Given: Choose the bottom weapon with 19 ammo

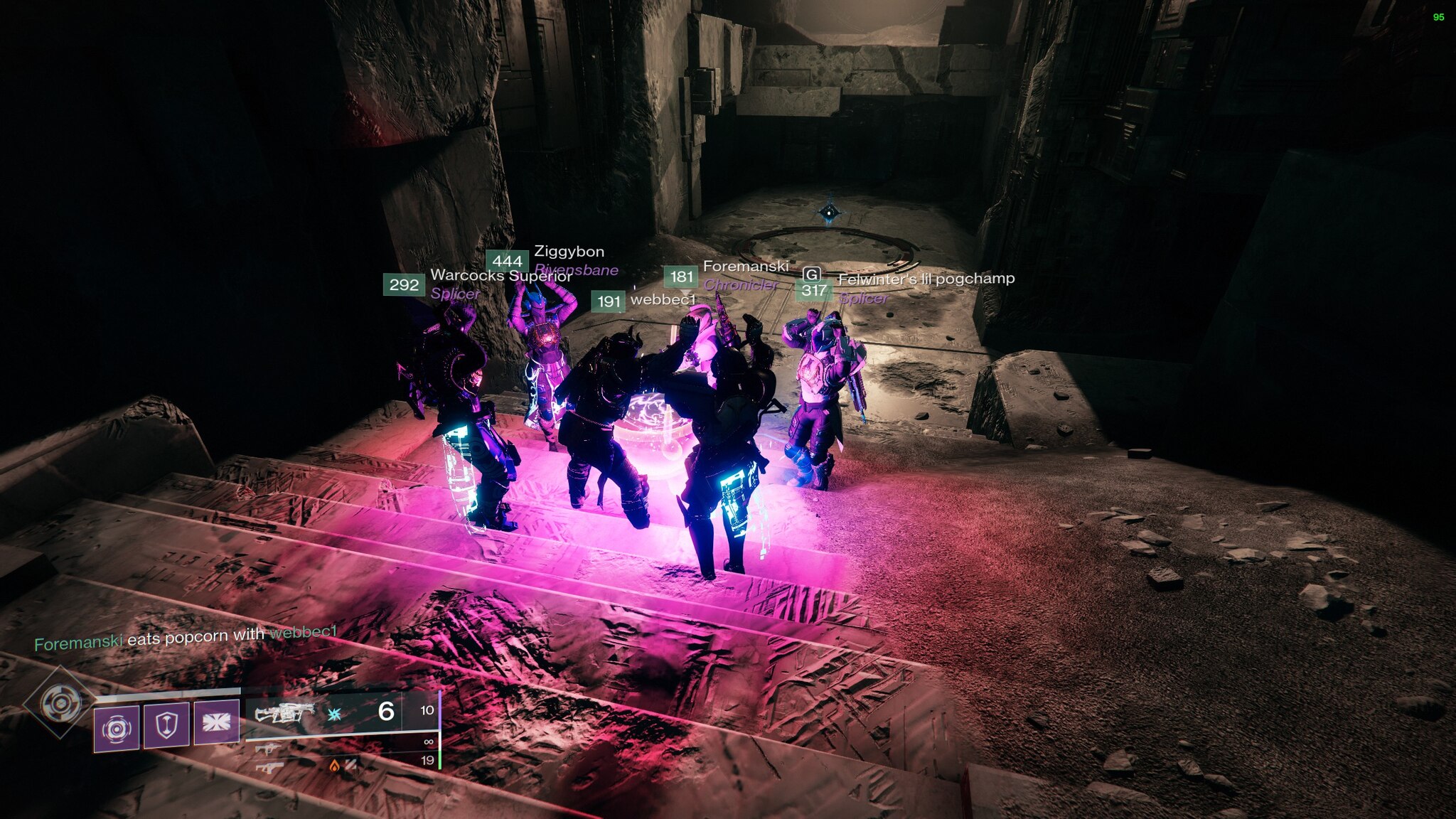Looking at the screenshot, I should tap(269, 767).
